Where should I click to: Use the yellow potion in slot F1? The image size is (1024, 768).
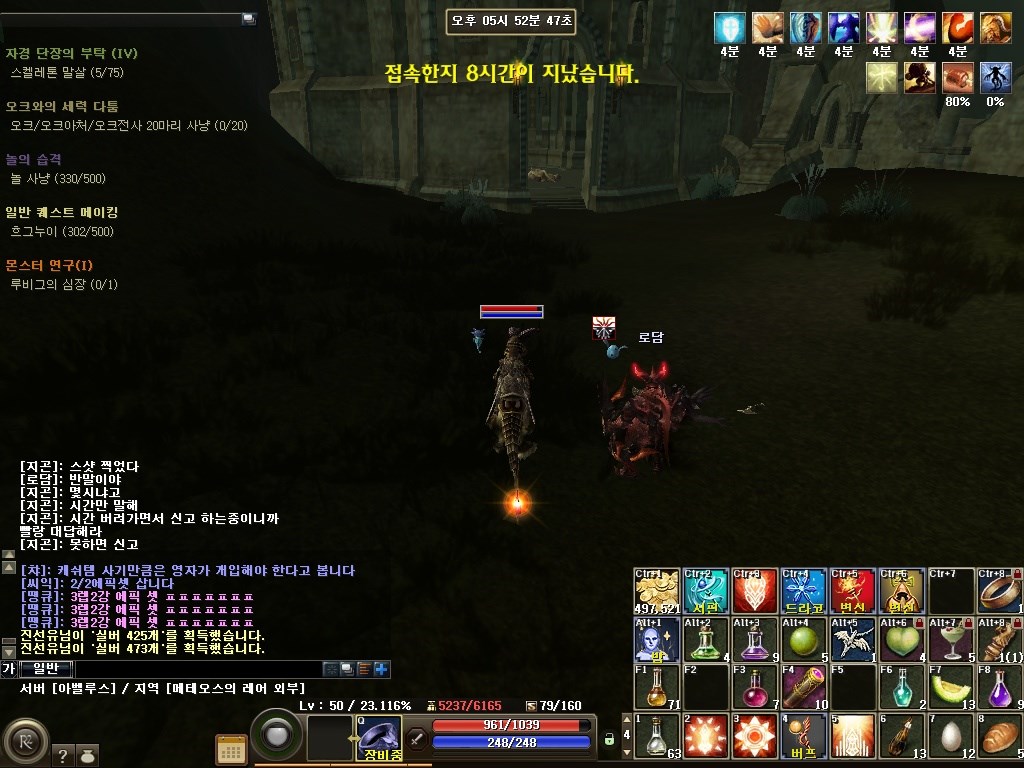coord(656,687)
